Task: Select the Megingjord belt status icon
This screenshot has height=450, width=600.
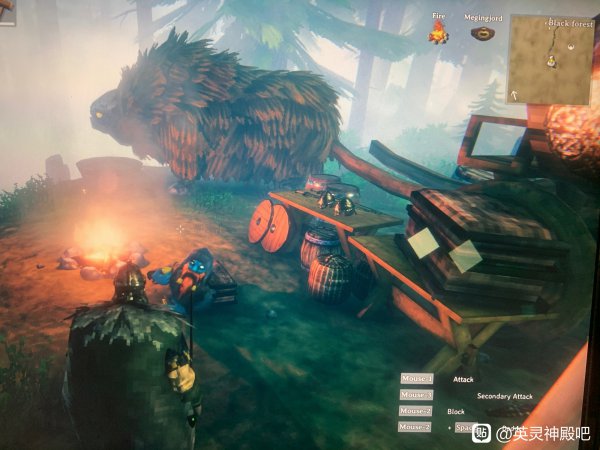Action: click(x=483, y=34)
